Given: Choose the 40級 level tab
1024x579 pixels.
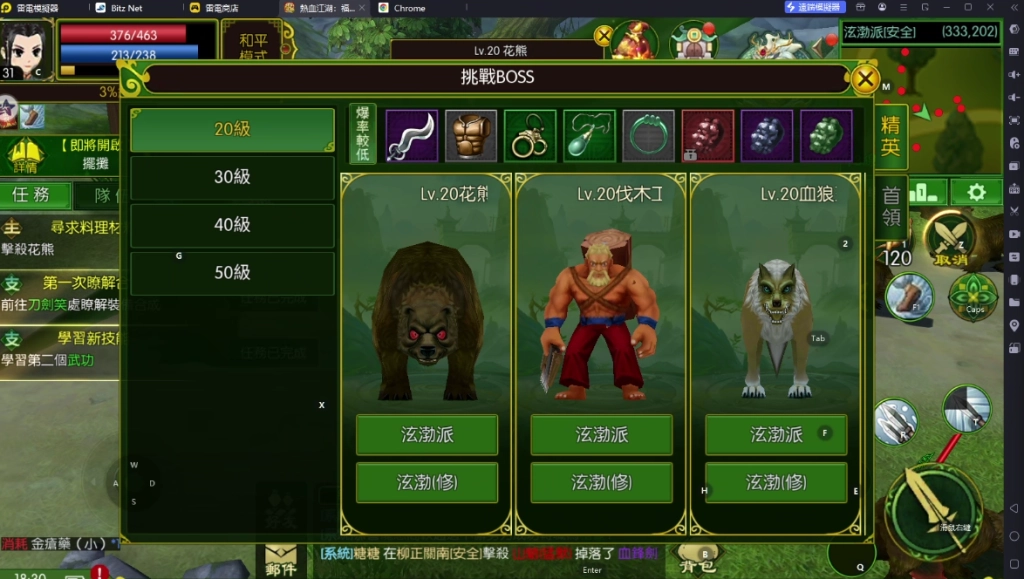Looking at the screenshot, I should [x=232, y=225].
